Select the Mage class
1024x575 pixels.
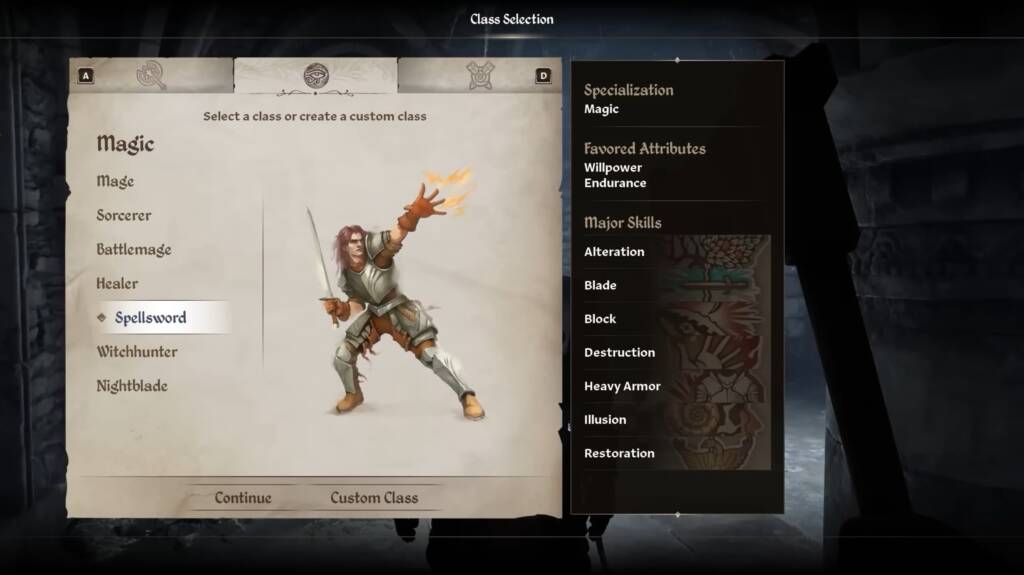pos(115,181)
